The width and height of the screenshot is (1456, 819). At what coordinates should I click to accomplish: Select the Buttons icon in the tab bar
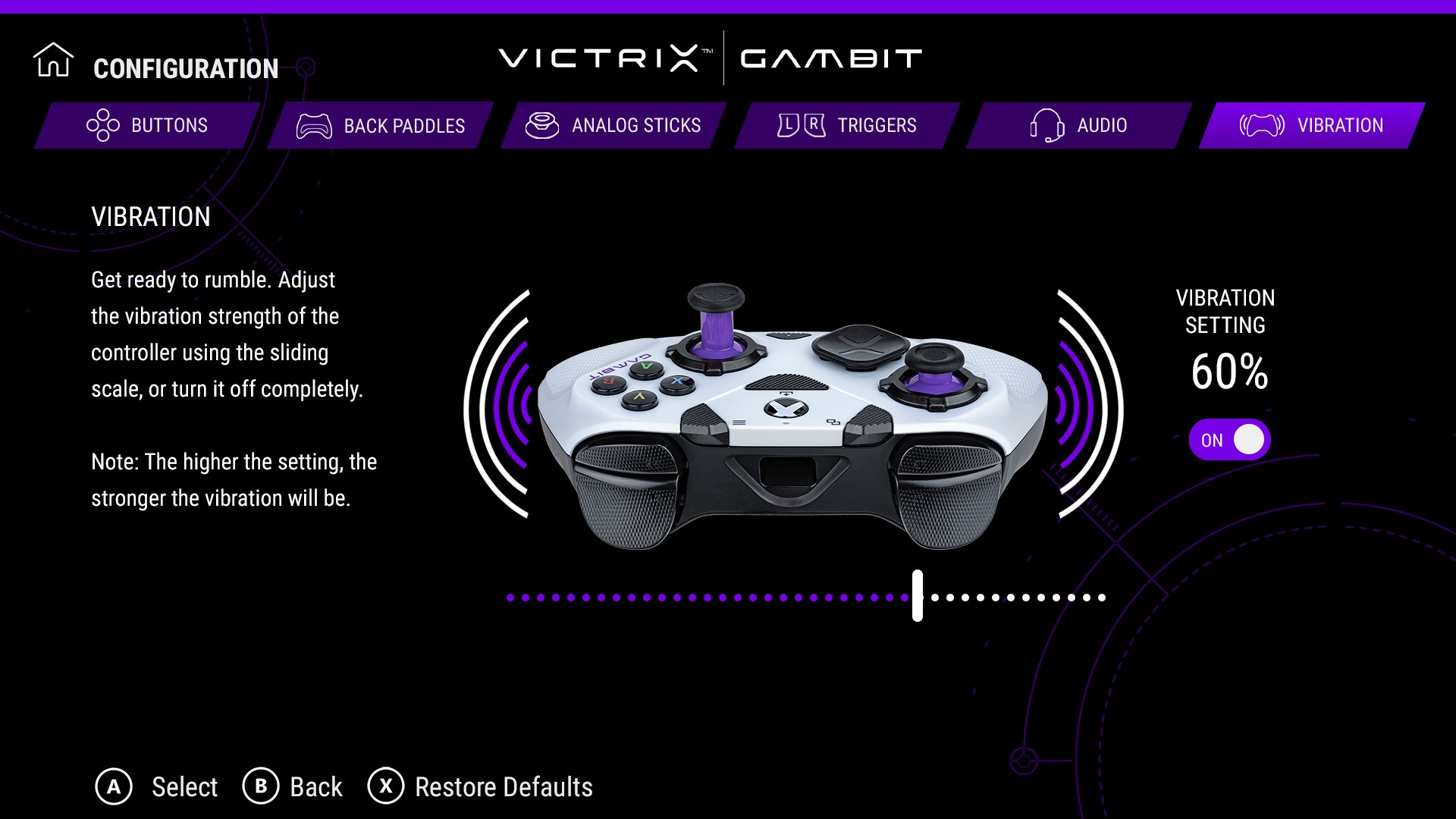[102, 125]
